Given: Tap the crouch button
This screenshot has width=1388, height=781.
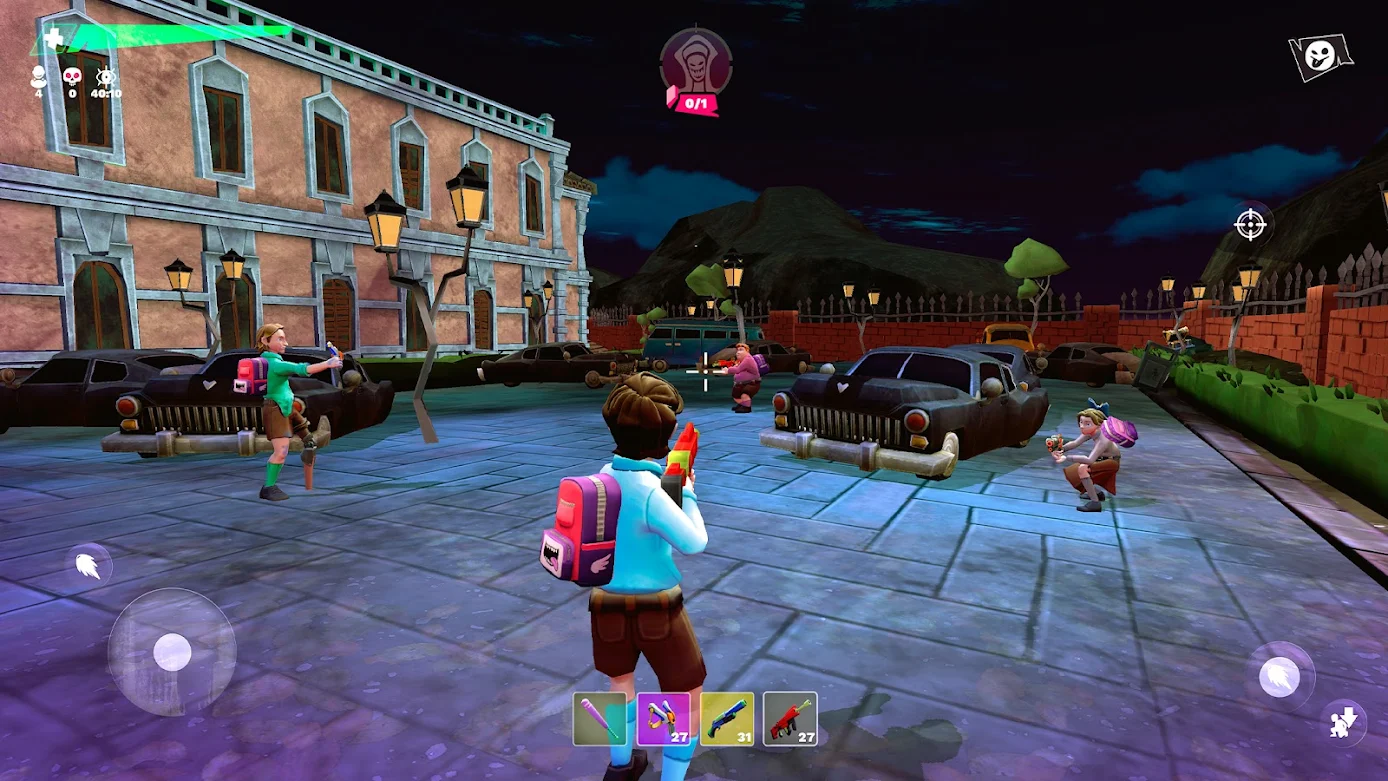Looking at the screenshot, I should tap(1343, 722).
